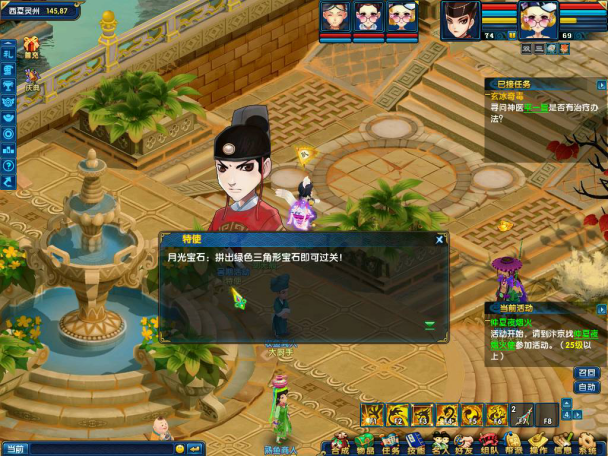Open the 组队 team menu
This screenshot has width=608, height=456.
click(x=488, y=442)
